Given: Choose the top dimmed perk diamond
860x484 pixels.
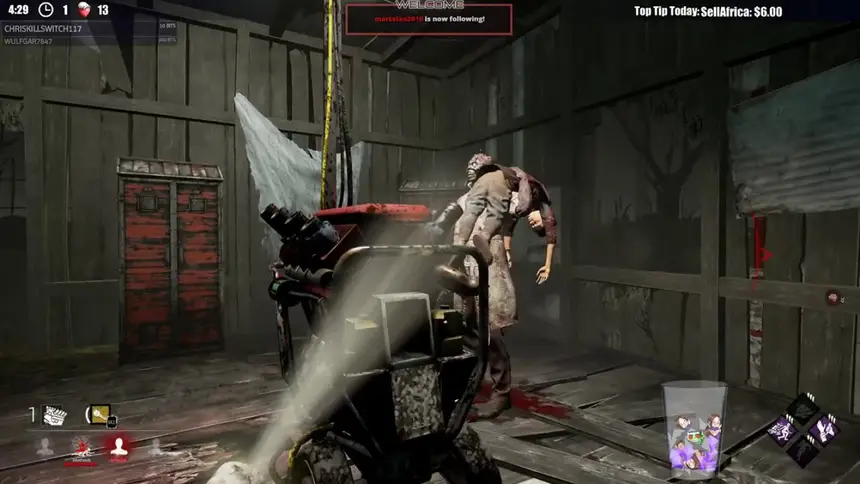Looking at the screenshot, I should point(802,408).
